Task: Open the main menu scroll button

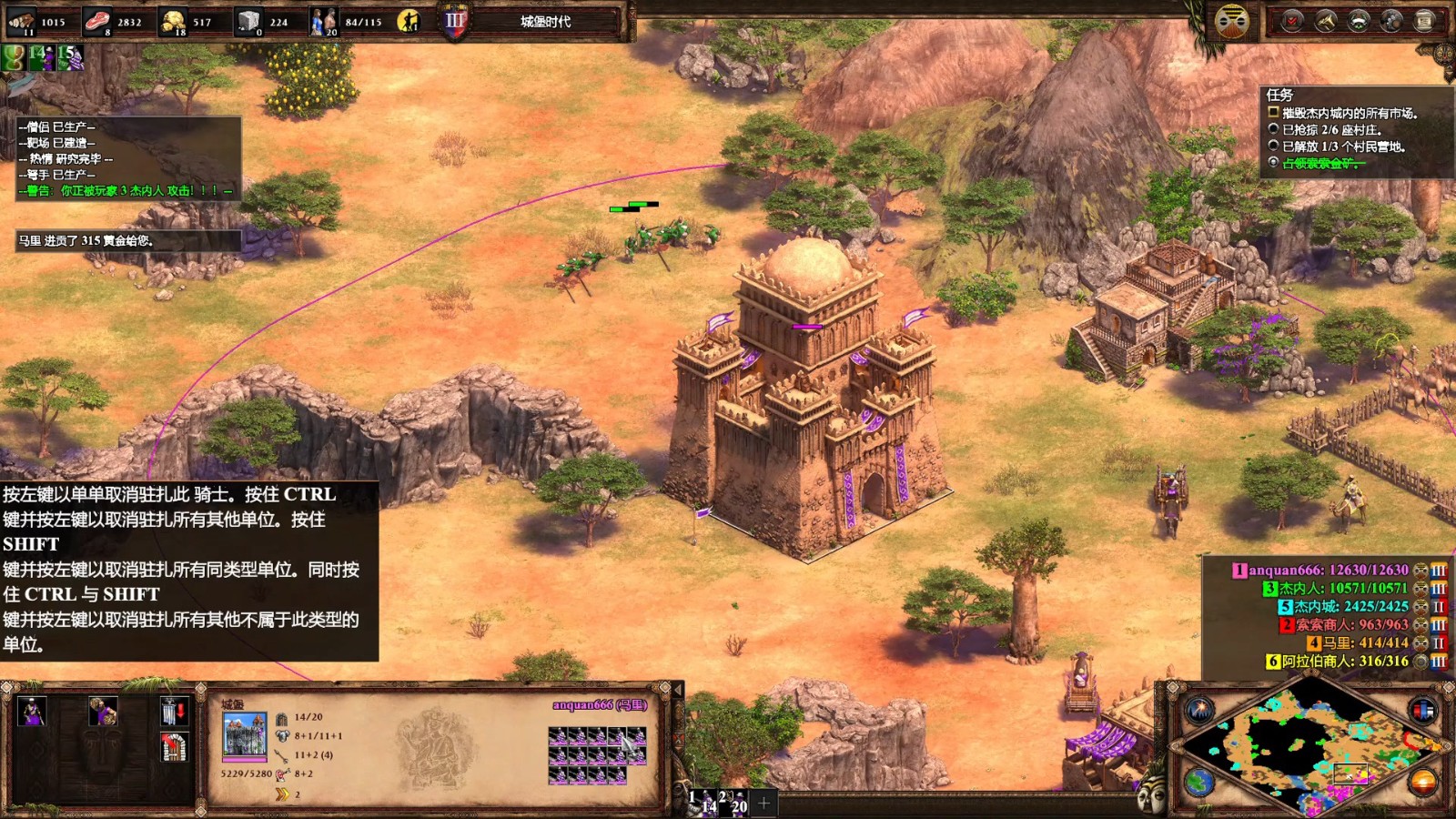Action: click(x=1424, y=21)
